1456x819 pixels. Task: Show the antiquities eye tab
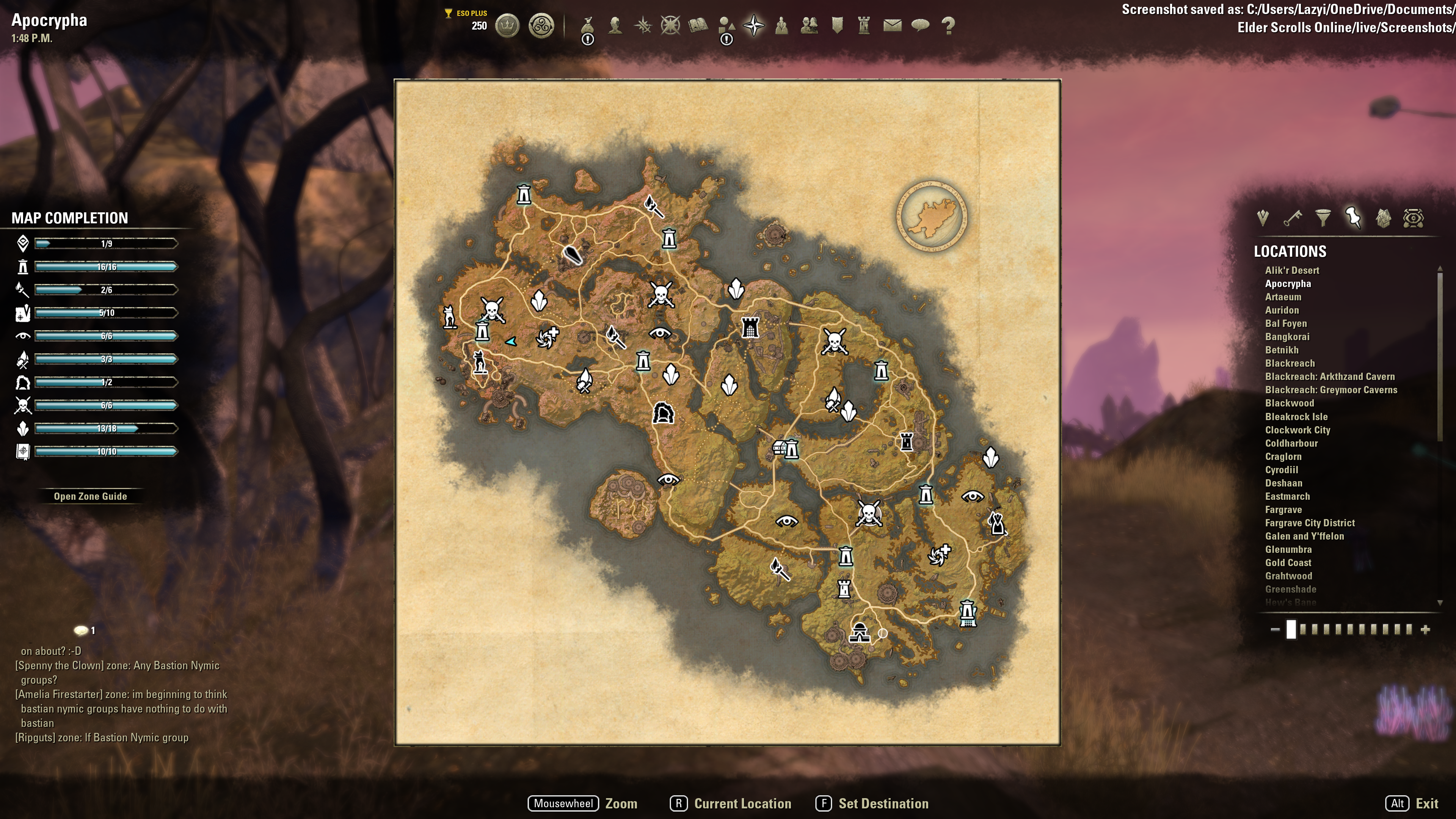point(1413,218)
